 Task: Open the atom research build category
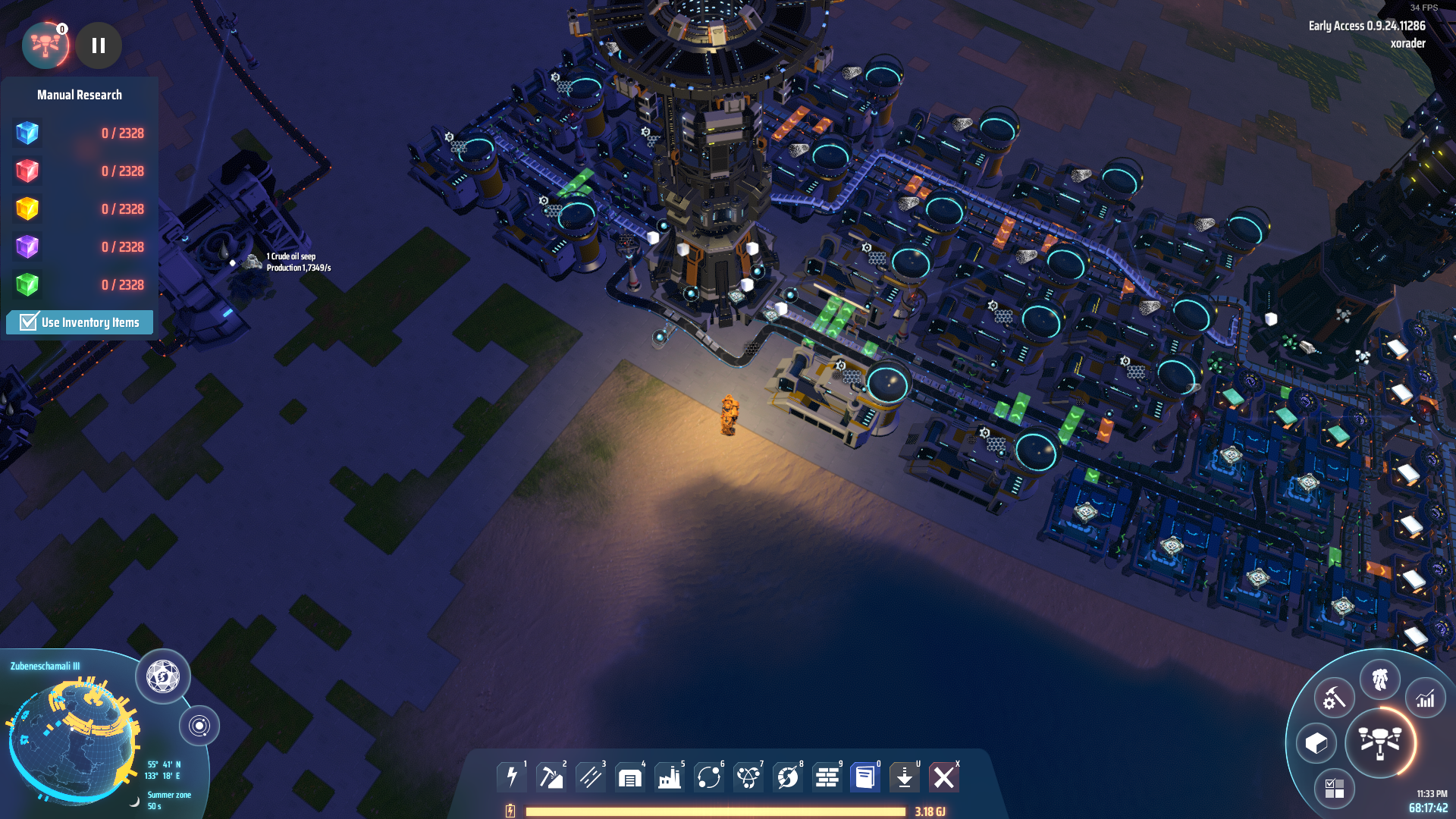point(748,777)
